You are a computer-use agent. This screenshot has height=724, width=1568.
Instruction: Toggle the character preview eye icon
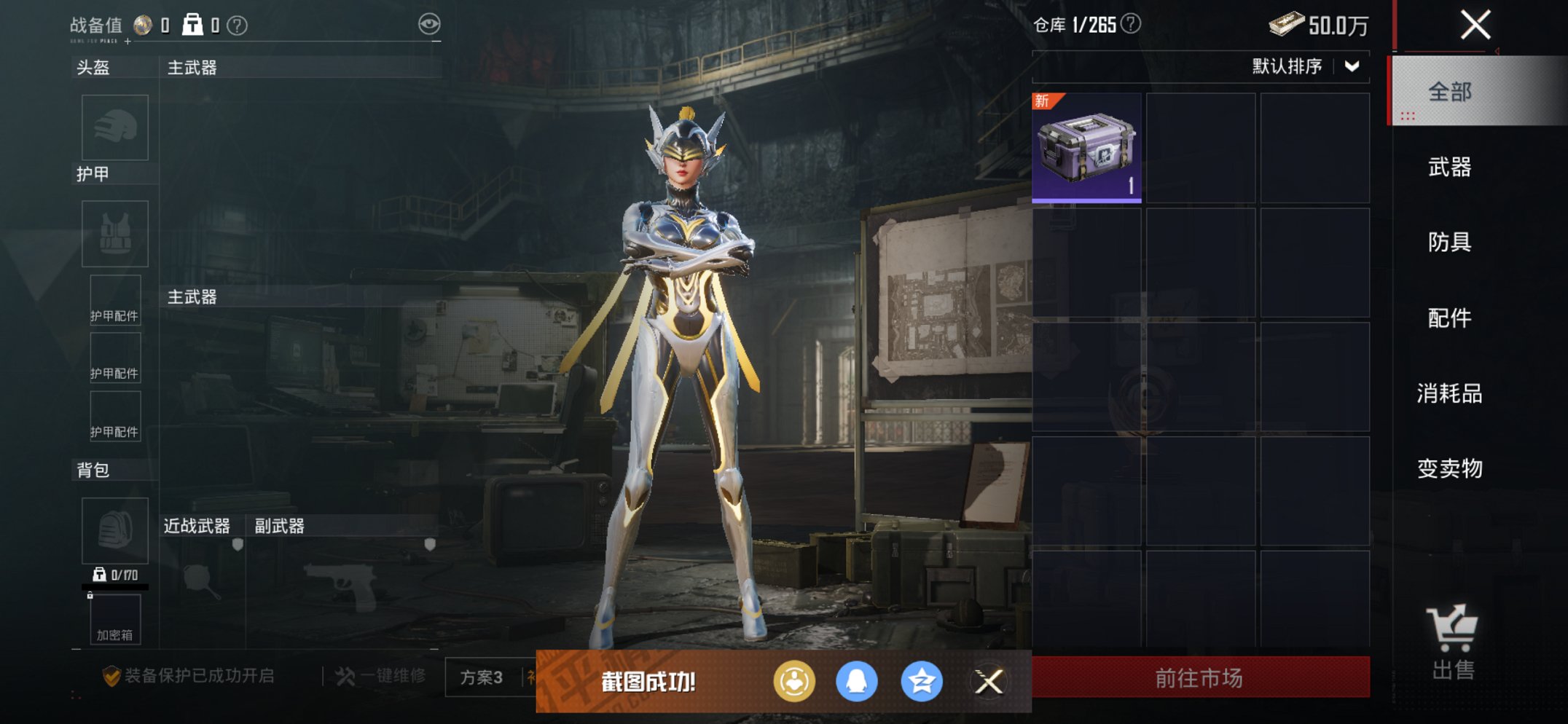(x=431, y=23)
